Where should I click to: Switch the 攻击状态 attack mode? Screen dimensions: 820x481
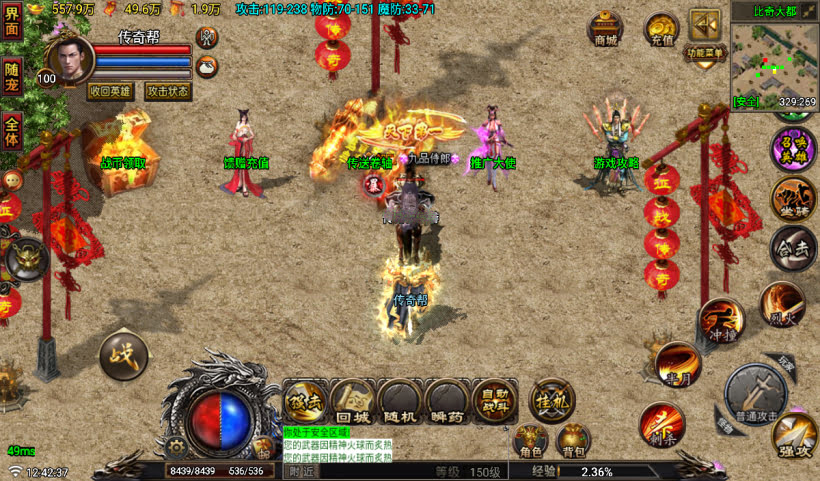click(167, 90)
